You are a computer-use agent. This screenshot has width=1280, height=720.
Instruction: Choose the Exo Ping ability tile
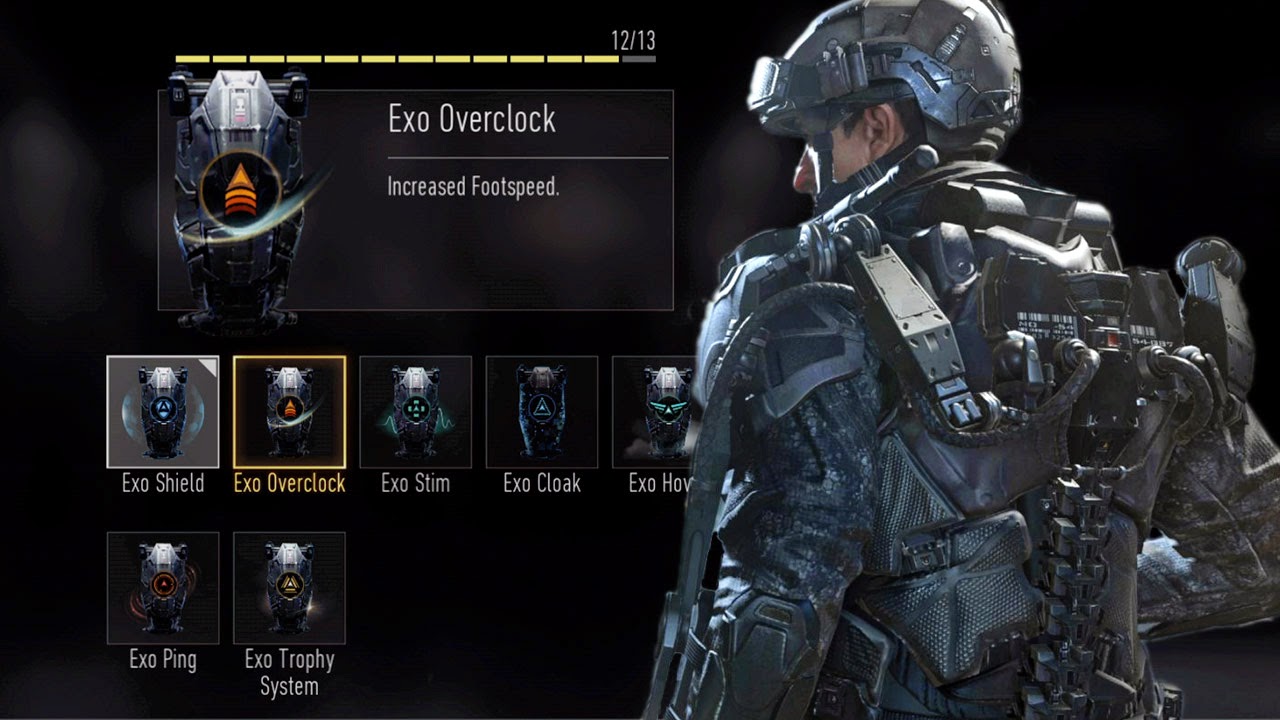[163, 588]
